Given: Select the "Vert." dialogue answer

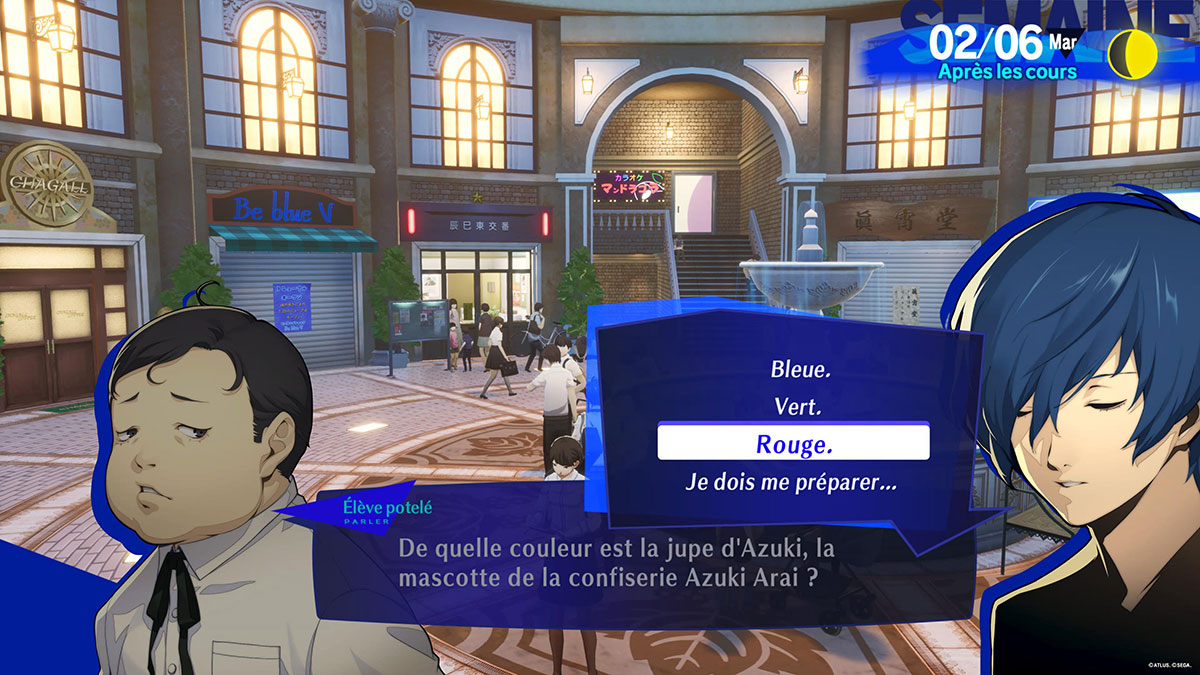Looking at the screenshot, I should (796, 407).
